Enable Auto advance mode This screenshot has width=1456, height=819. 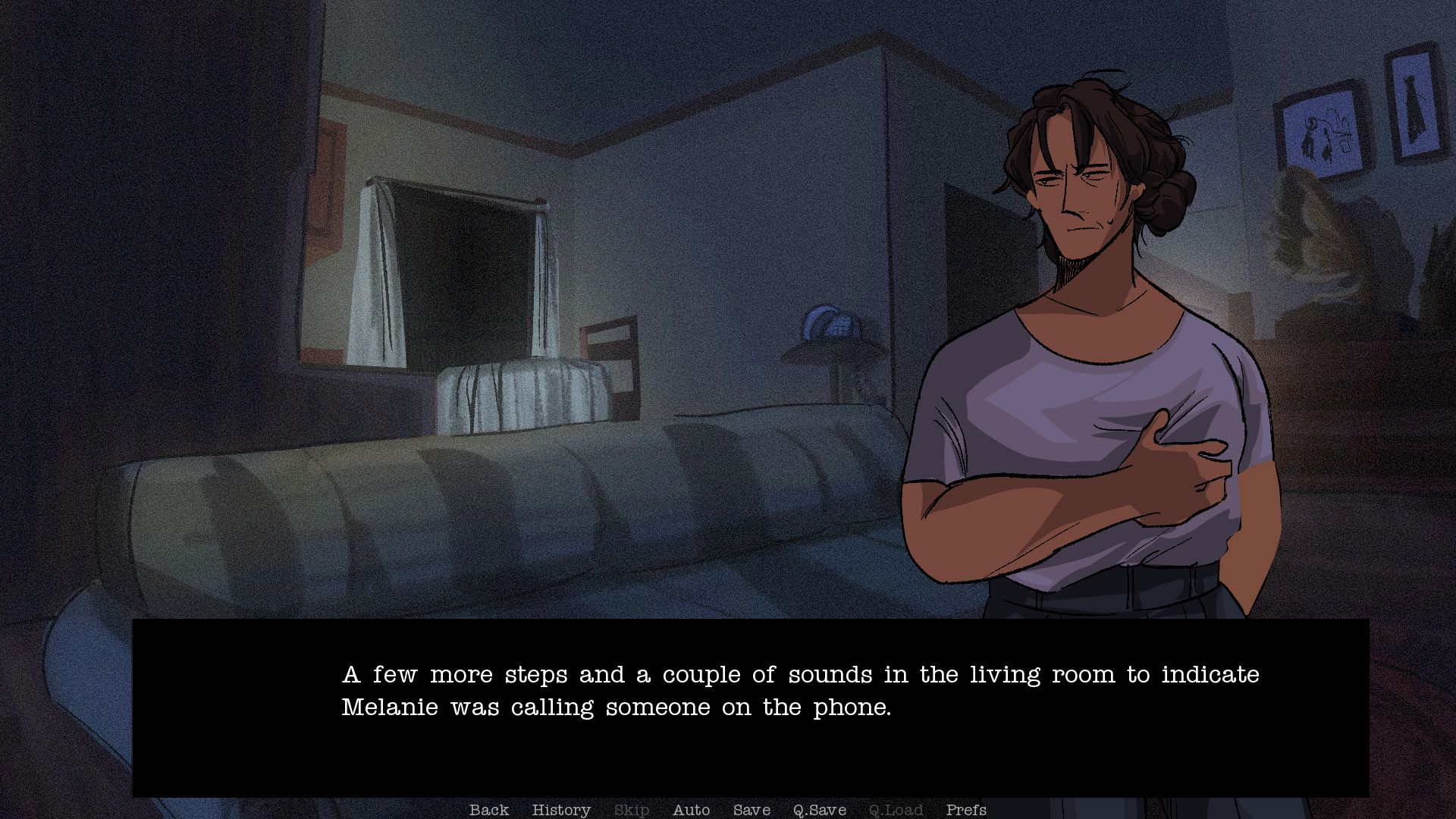(x=691, y=810)
